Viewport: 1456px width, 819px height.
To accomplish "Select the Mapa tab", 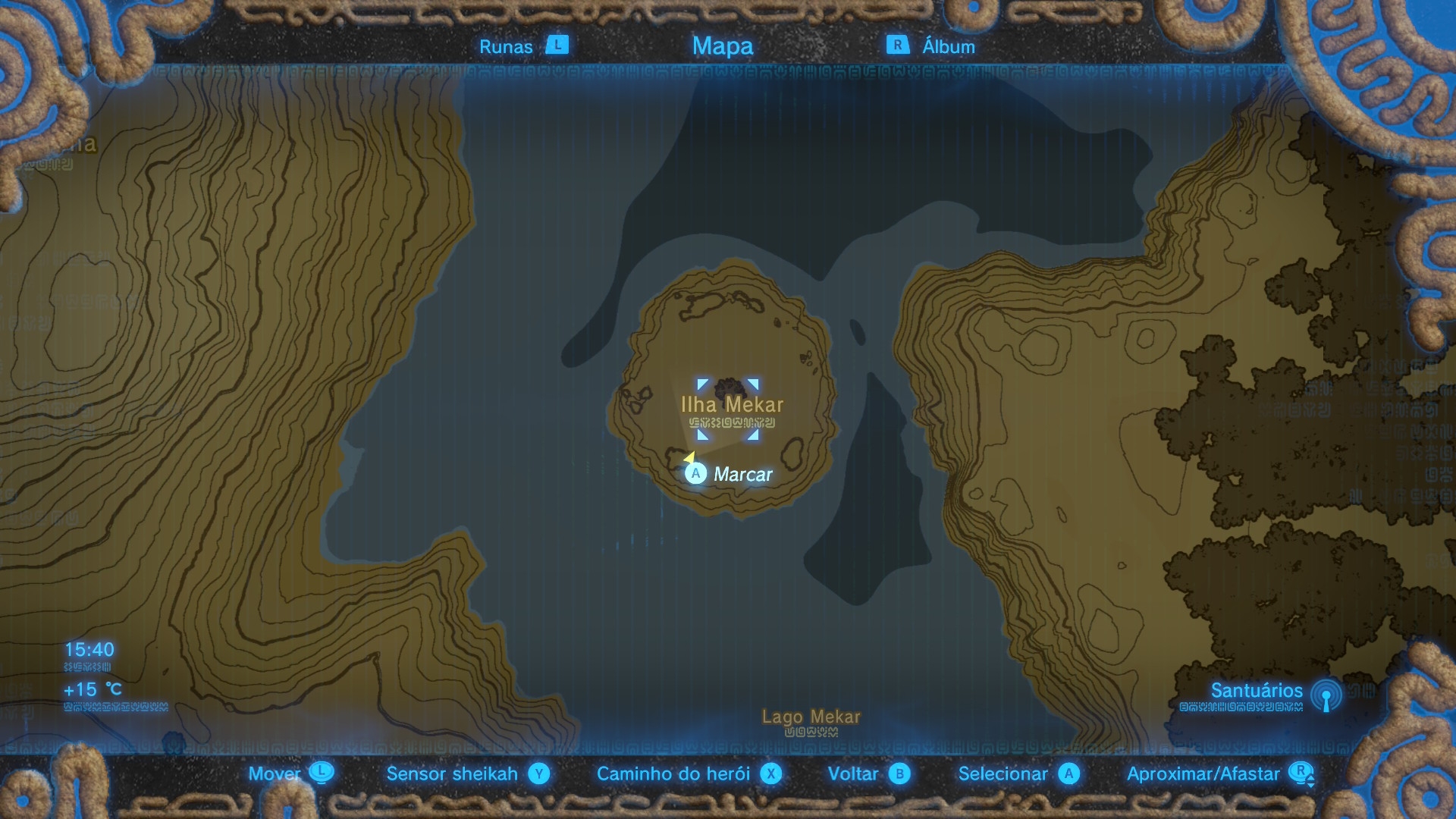I will tap(722, 46).
